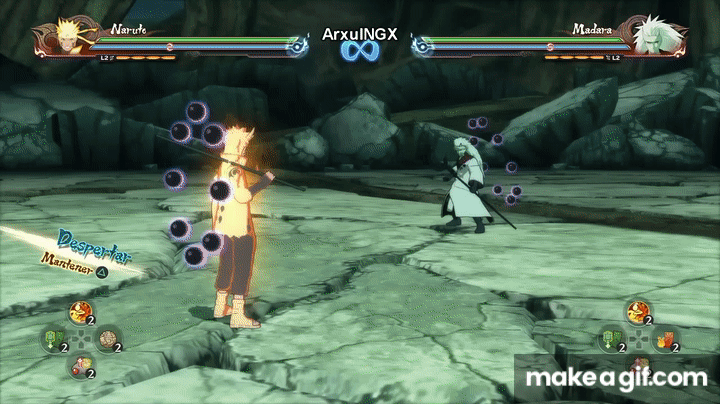Use Naruto's green tag item on the left
Viewport: 720px width, 404px height.
(x=52, y=340)
